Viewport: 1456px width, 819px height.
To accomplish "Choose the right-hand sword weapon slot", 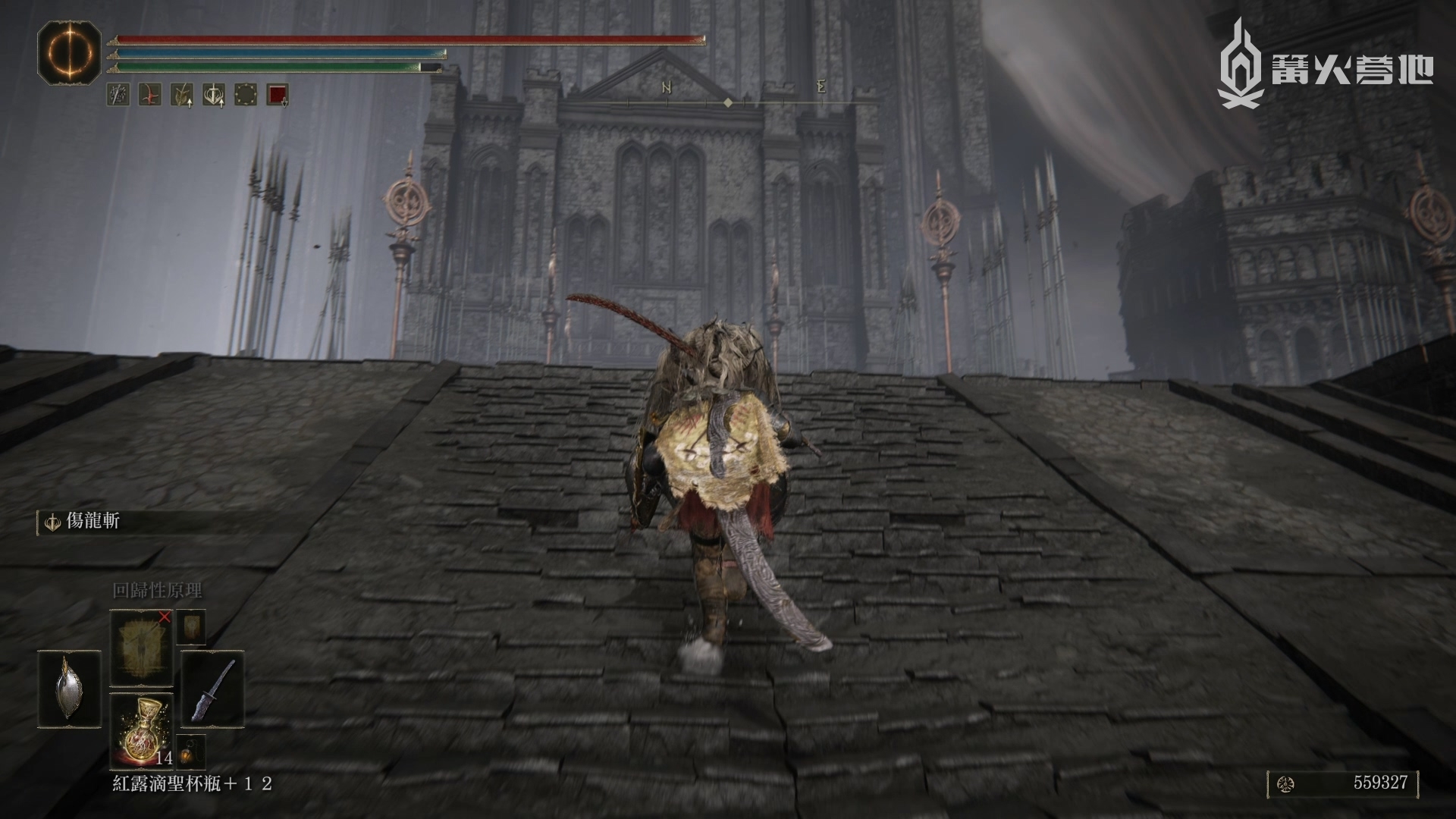I will click(213, 689).
